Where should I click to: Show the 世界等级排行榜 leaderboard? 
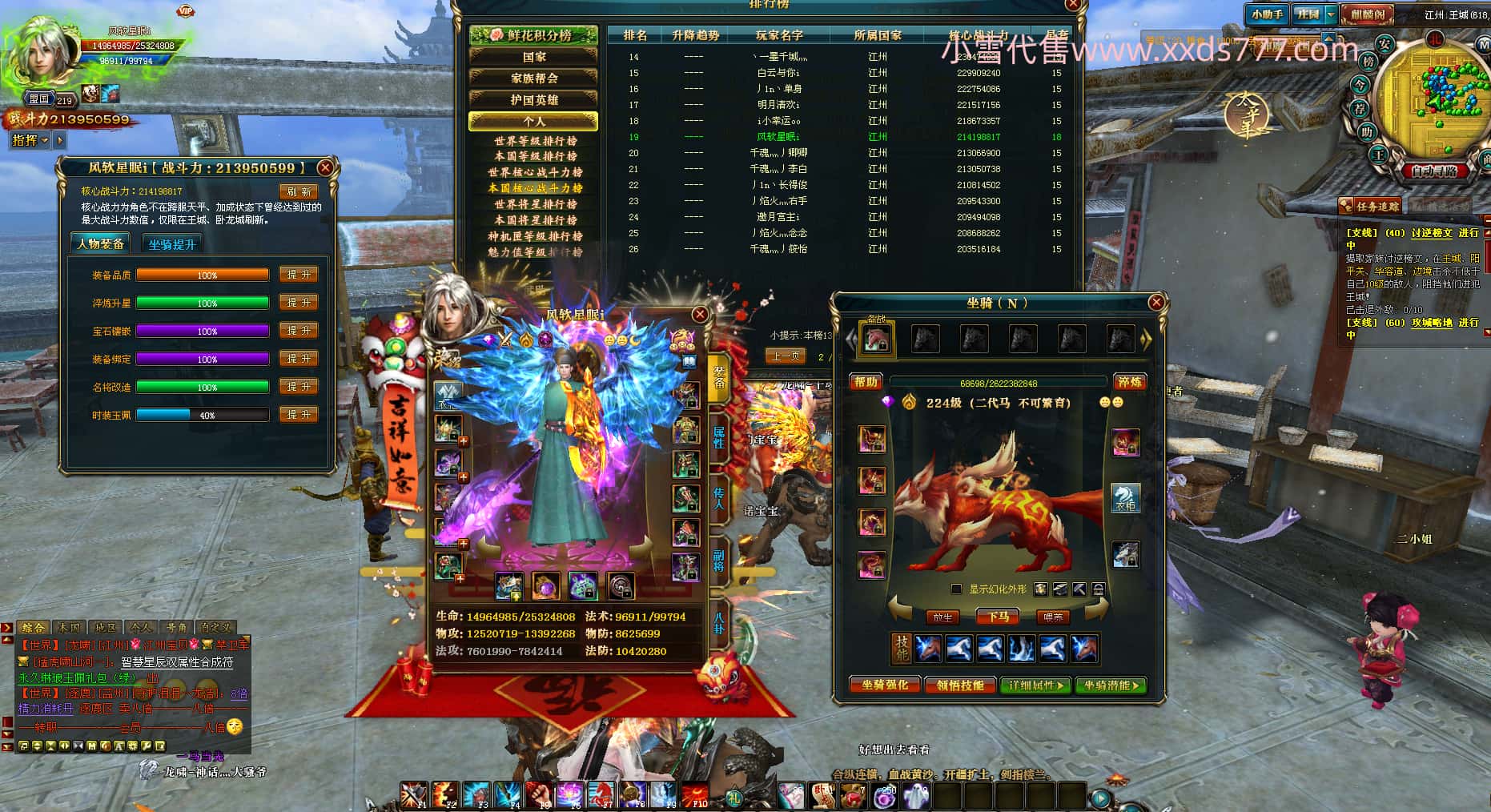tap(535, 141)
